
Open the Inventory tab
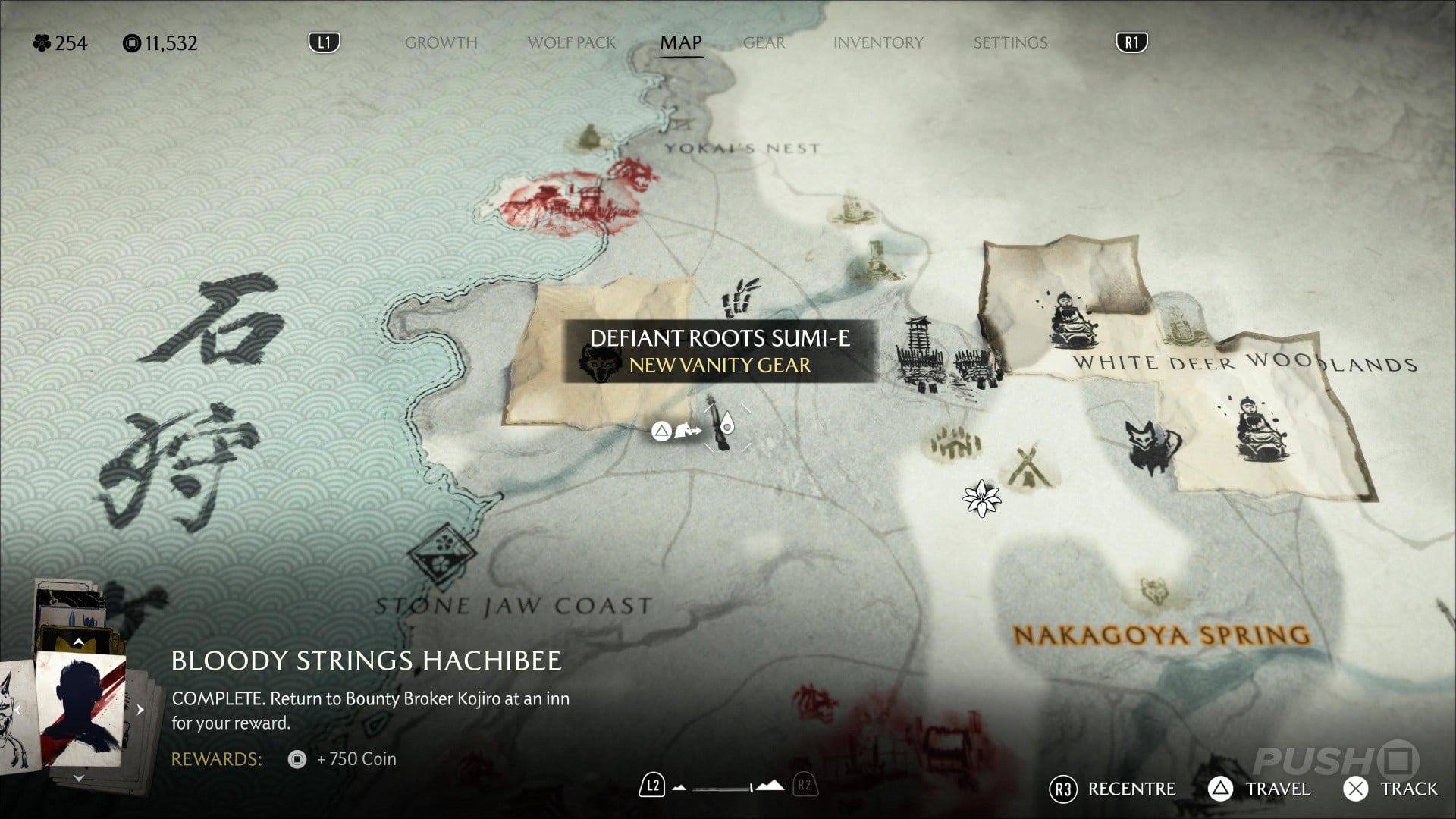pyautogui.click(x=878, y=42)
